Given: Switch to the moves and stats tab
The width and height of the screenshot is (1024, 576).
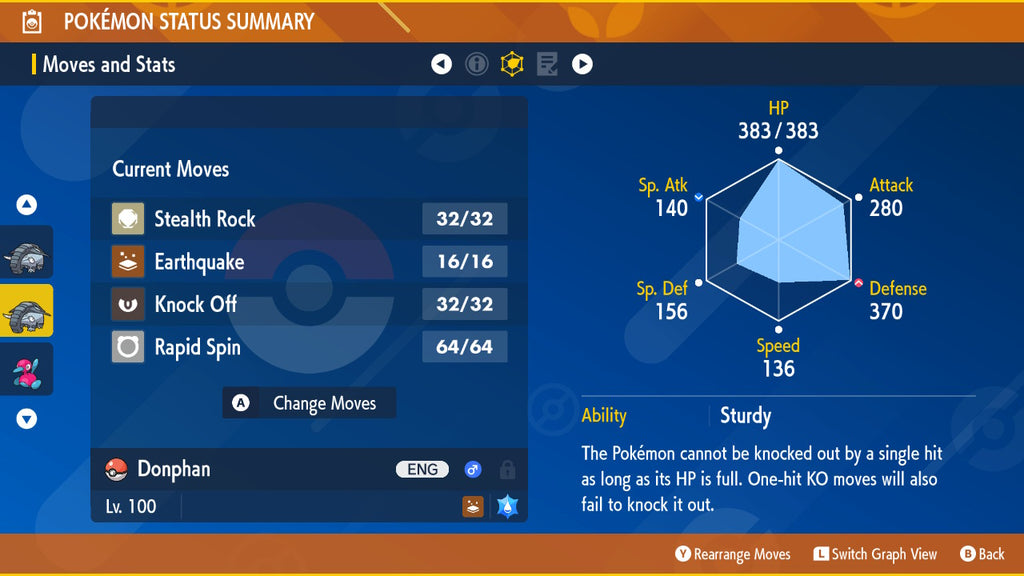Looking at the screenshot, I should pyautogui.click(x=512, y=64).
